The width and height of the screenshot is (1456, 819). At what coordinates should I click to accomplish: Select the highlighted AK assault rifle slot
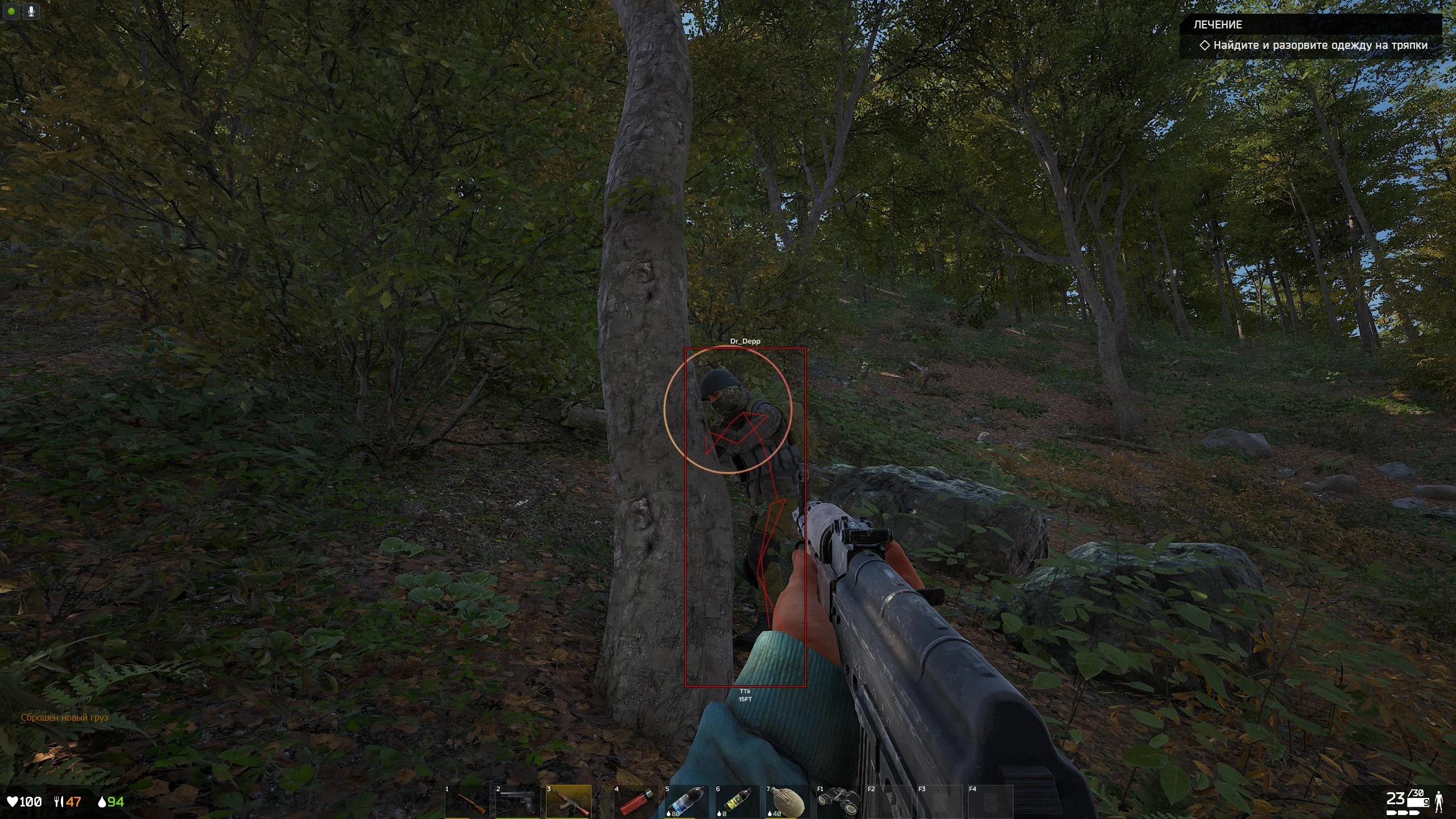pyautogui.click(x=568, y=802)
